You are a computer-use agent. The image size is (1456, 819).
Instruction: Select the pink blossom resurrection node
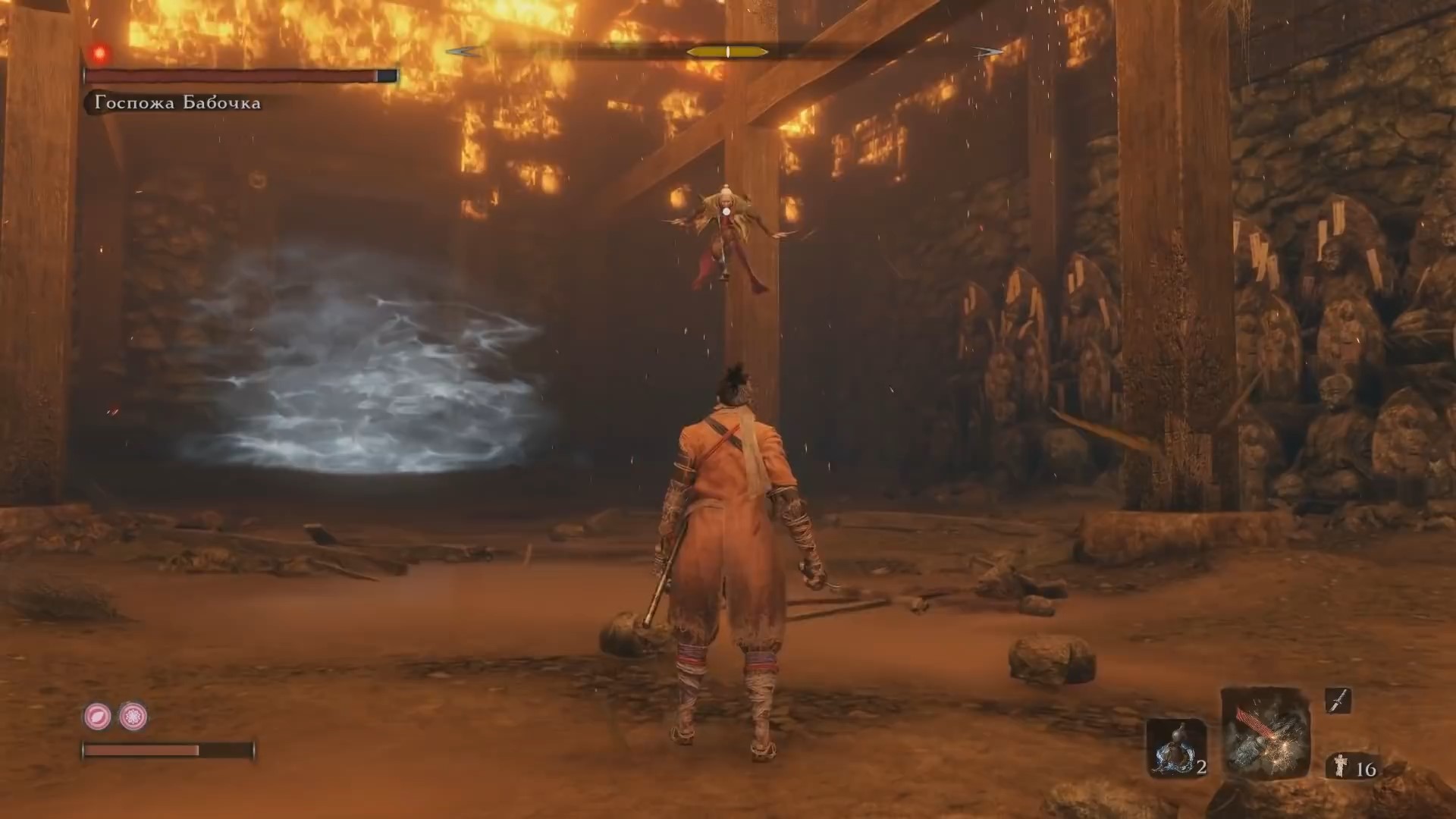tap(133, 716)
